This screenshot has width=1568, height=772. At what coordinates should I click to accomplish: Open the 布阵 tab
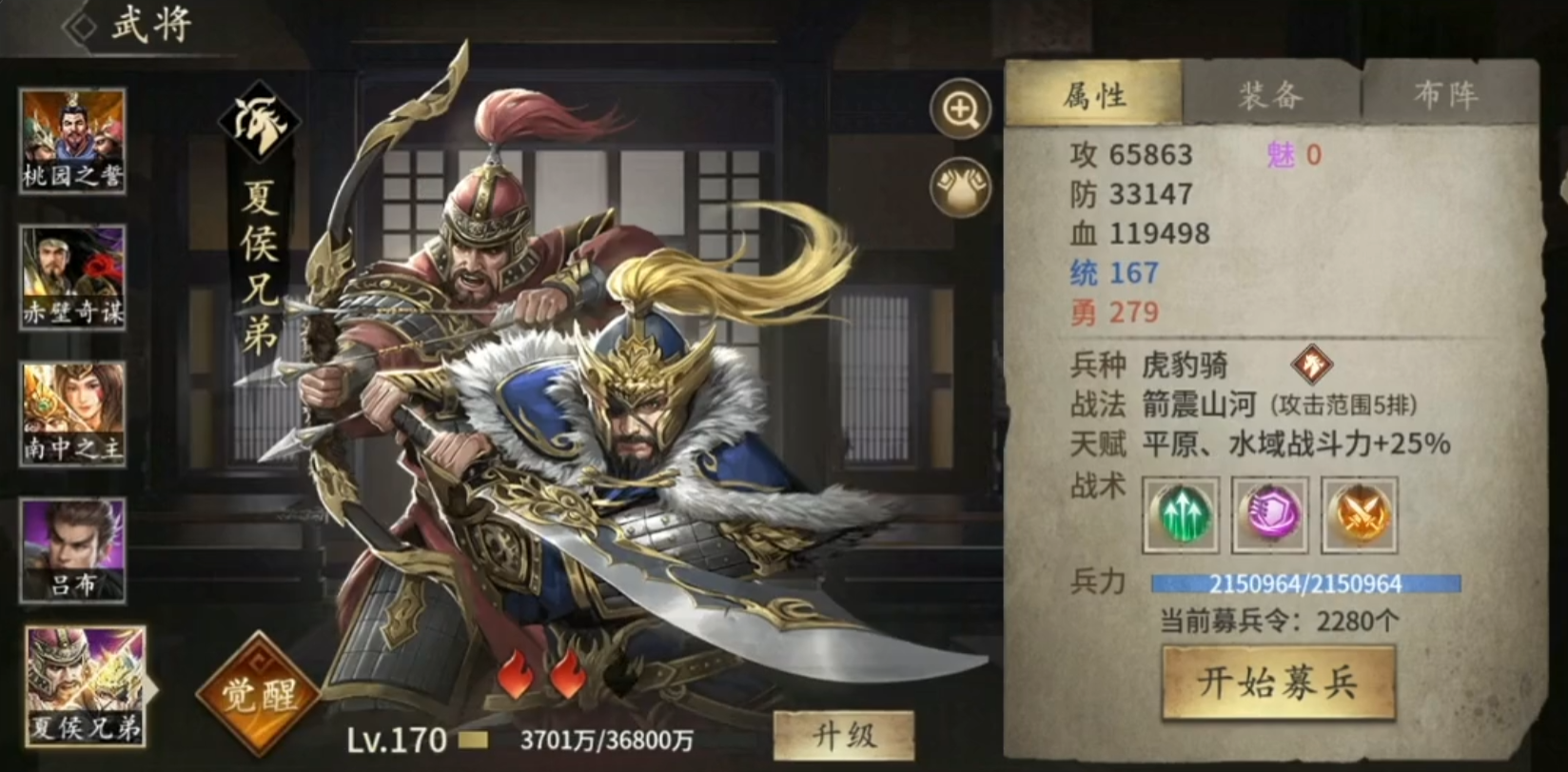(1446, 94)
